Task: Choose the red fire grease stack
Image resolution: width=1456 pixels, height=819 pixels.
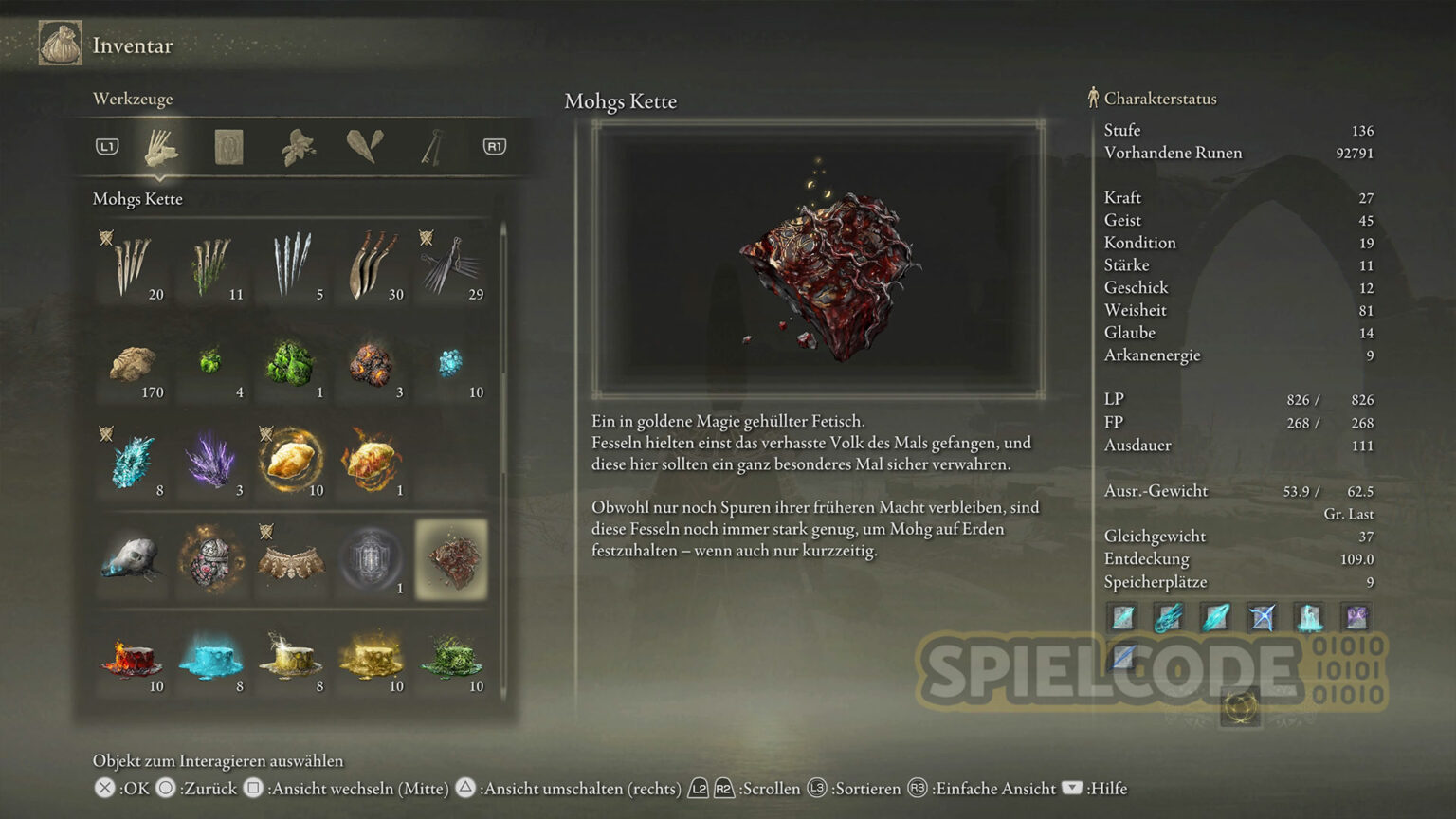Action: click(132, 659)
